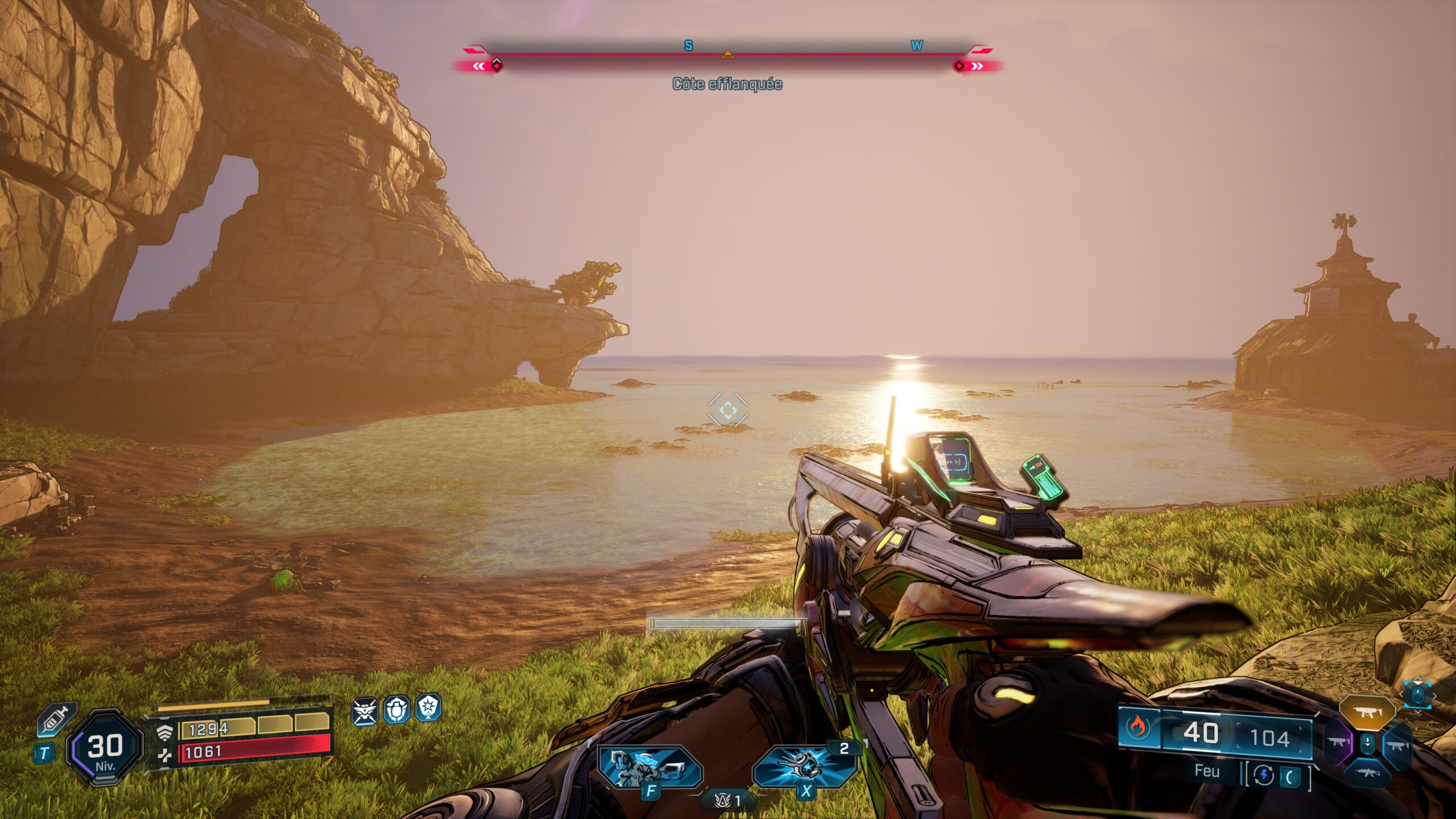Image resolution: width=1456 pixels, height=819 pixels.
Task: Select the orange highlighted top weapon slot
Action: [x=1367, y=712]
